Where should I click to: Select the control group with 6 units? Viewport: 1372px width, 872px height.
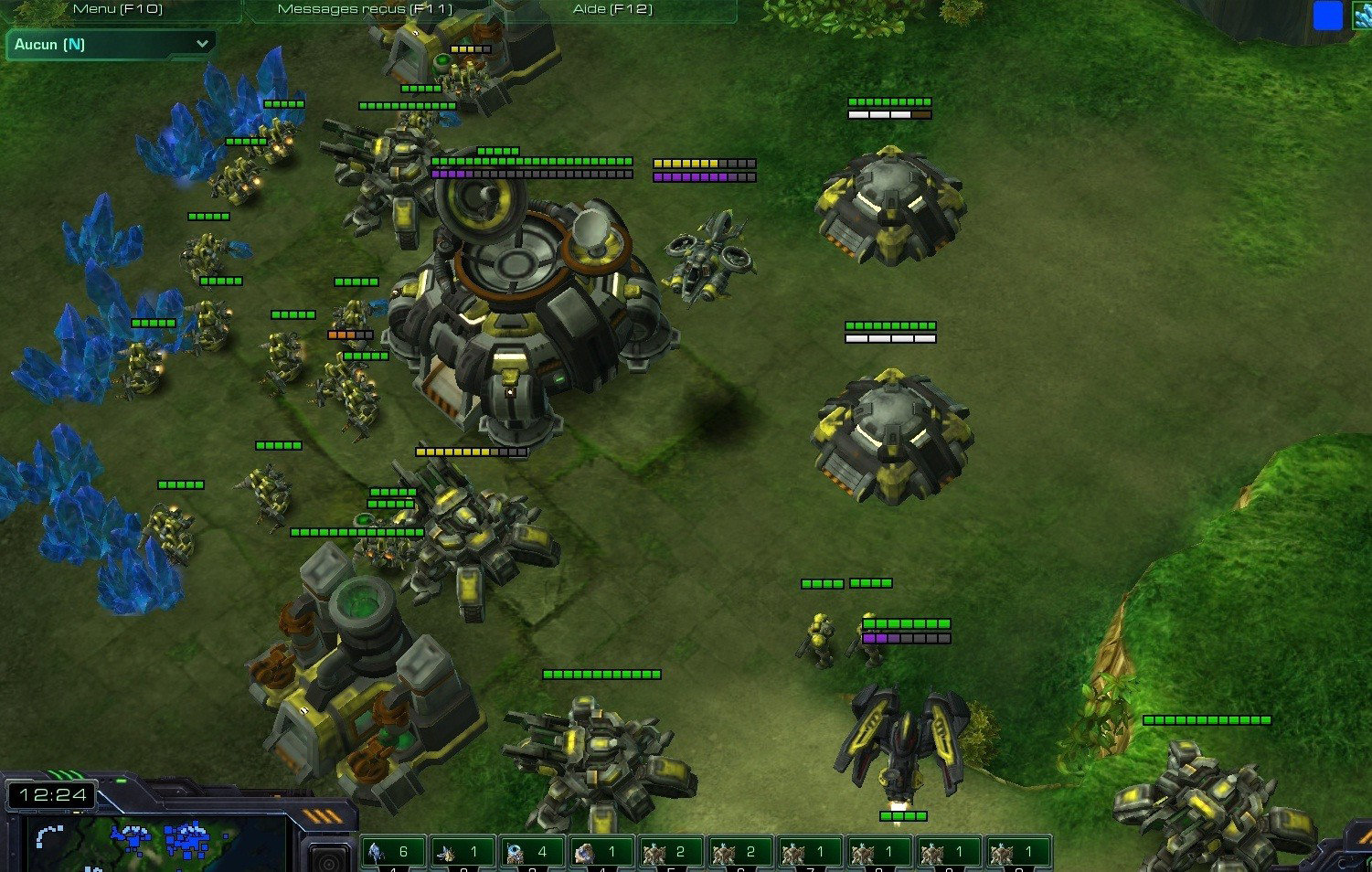[x=393, y=853]
